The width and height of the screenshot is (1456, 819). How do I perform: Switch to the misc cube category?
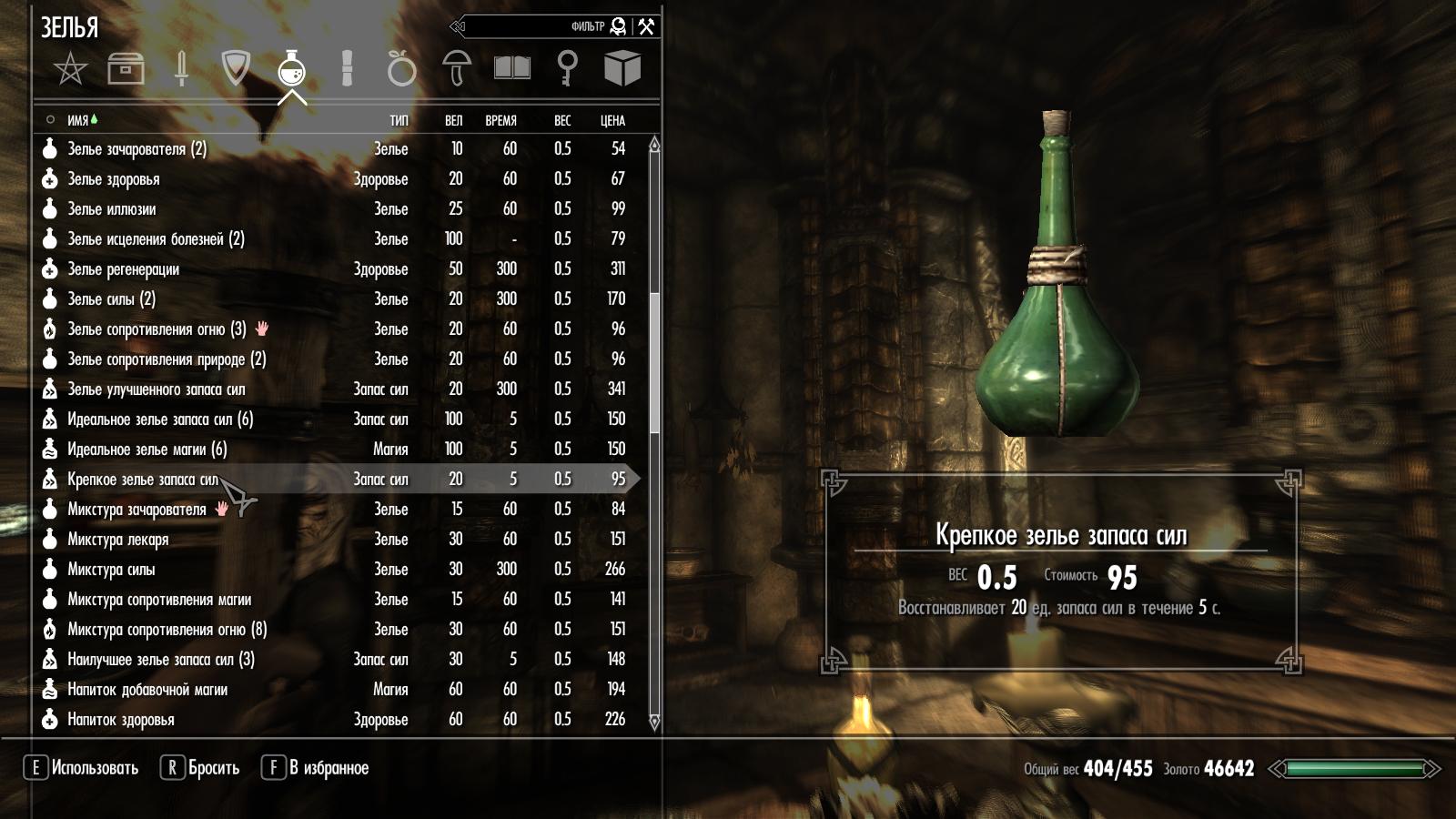point(622,68)
